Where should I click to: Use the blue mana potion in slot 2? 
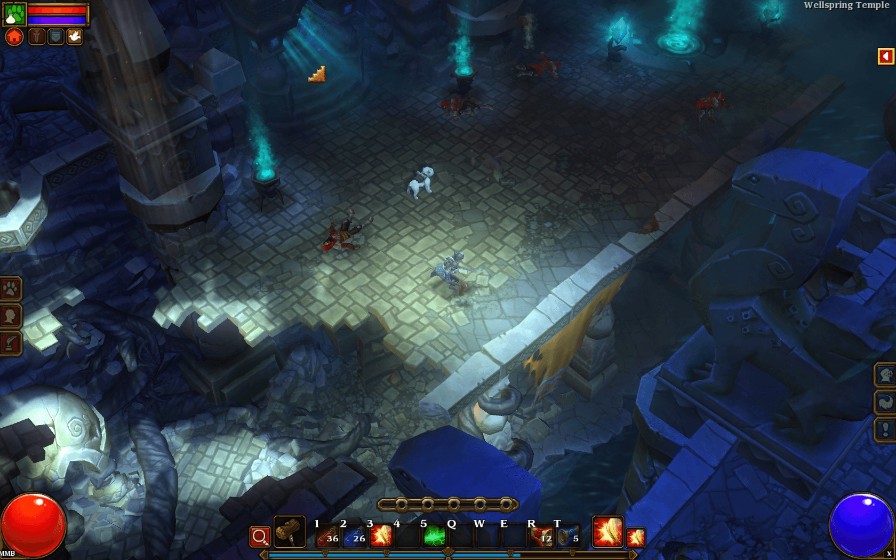tap(354, 537)
